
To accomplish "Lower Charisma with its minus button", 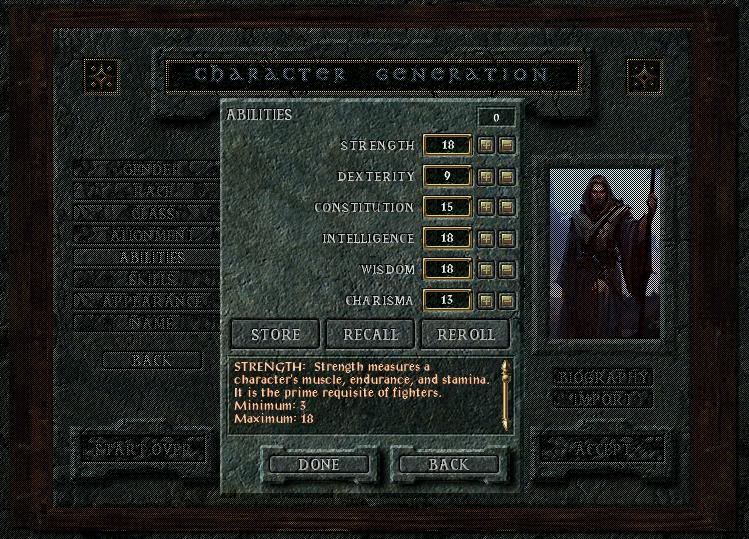I will pos(506,300).
